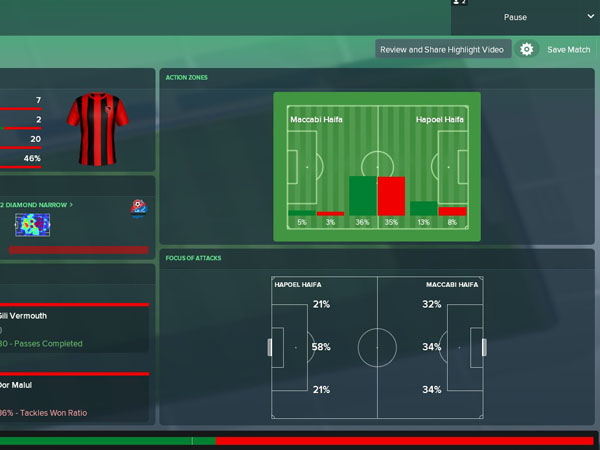Open the gear settings icon

click(x=527, y=49)
